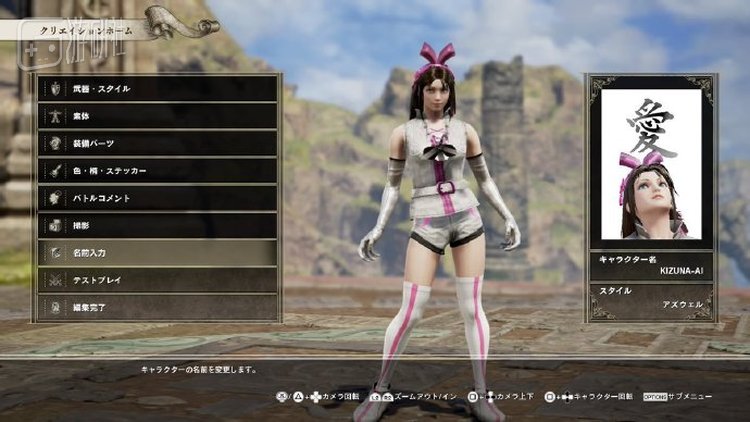Select the 撮影 (Photo) menu entry

tap(157, 225)
